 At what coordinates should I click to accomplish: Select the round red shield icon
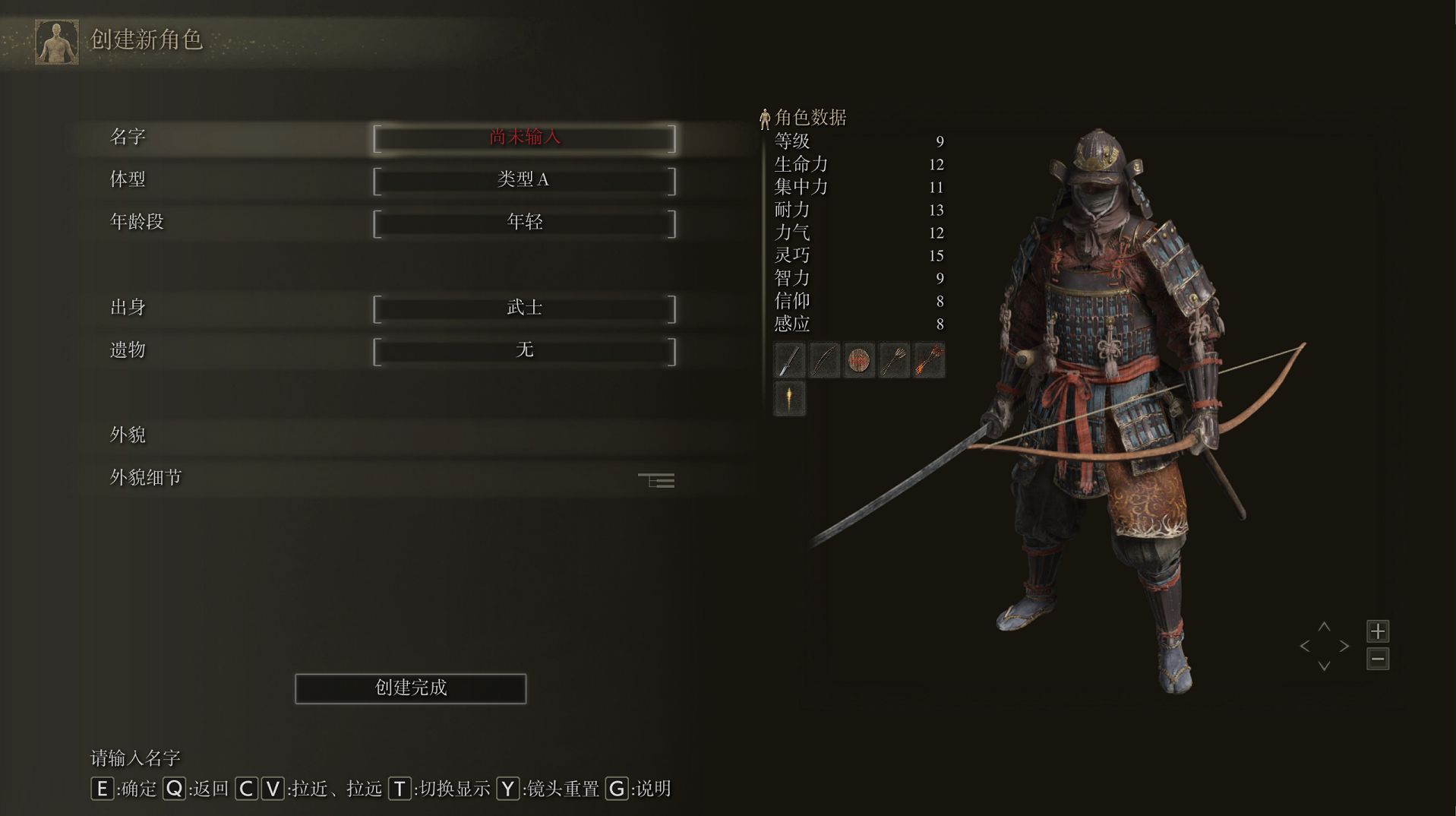859,360
